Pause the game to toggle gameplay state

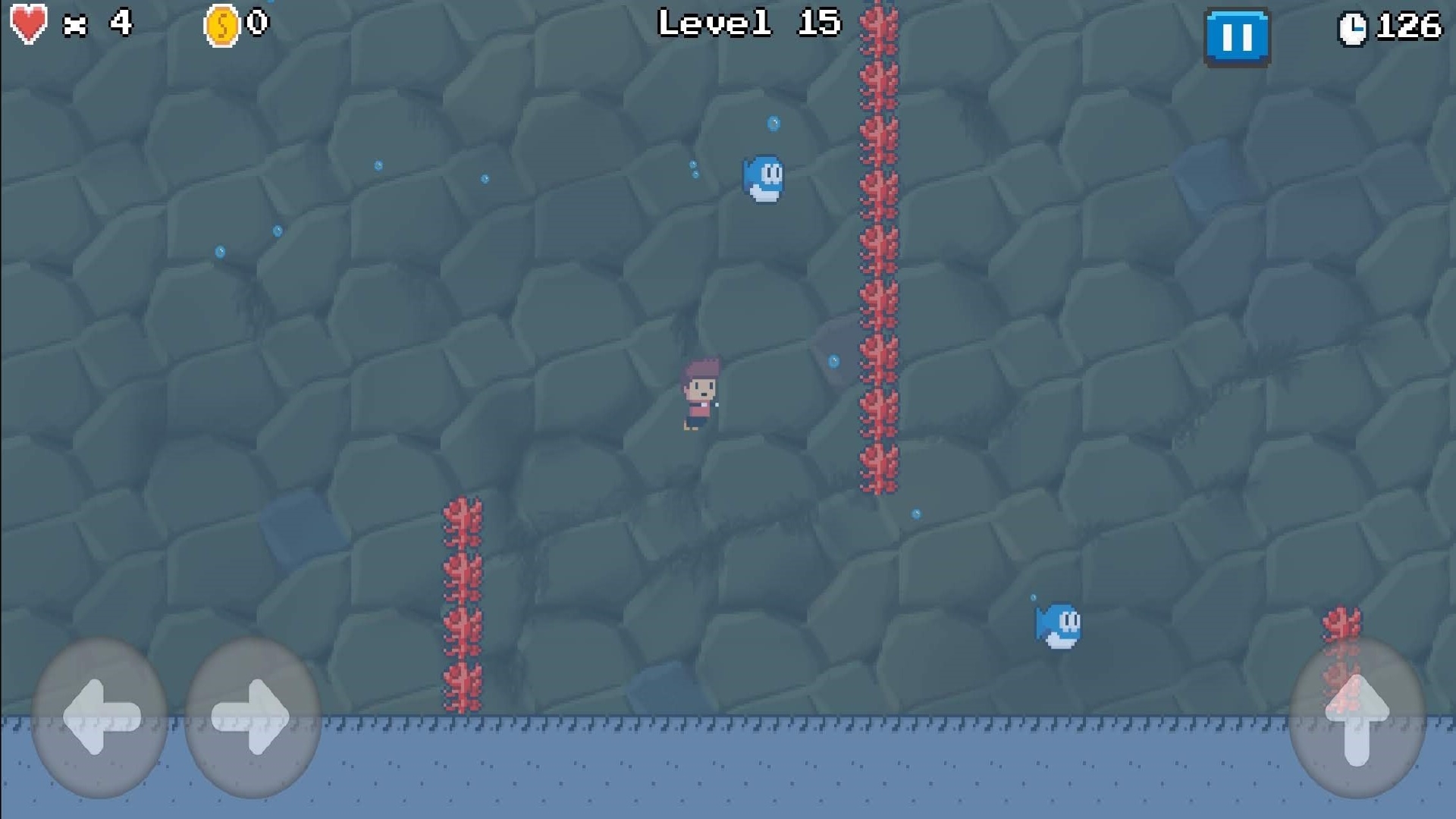click(1237, 37)
